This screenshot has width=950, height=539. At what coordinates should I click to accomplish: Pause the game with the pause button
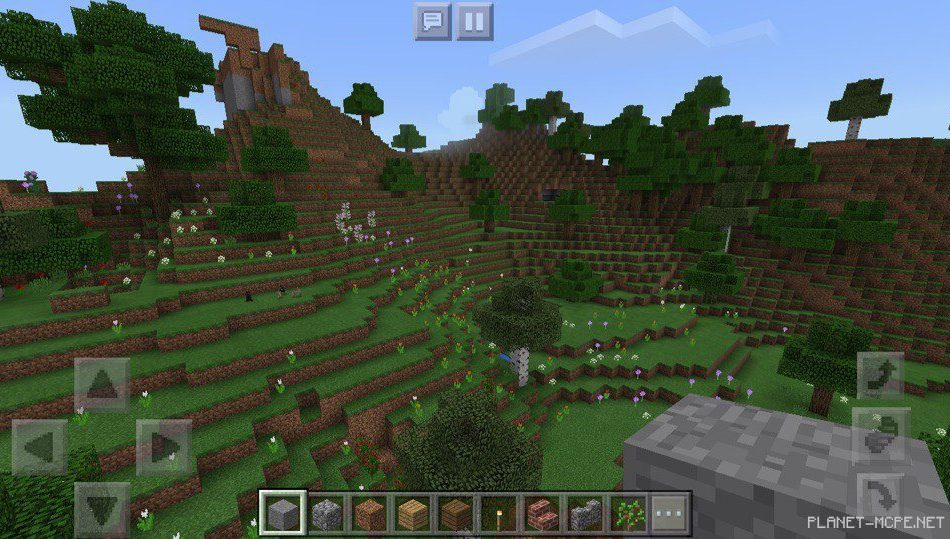click(475, 21)
